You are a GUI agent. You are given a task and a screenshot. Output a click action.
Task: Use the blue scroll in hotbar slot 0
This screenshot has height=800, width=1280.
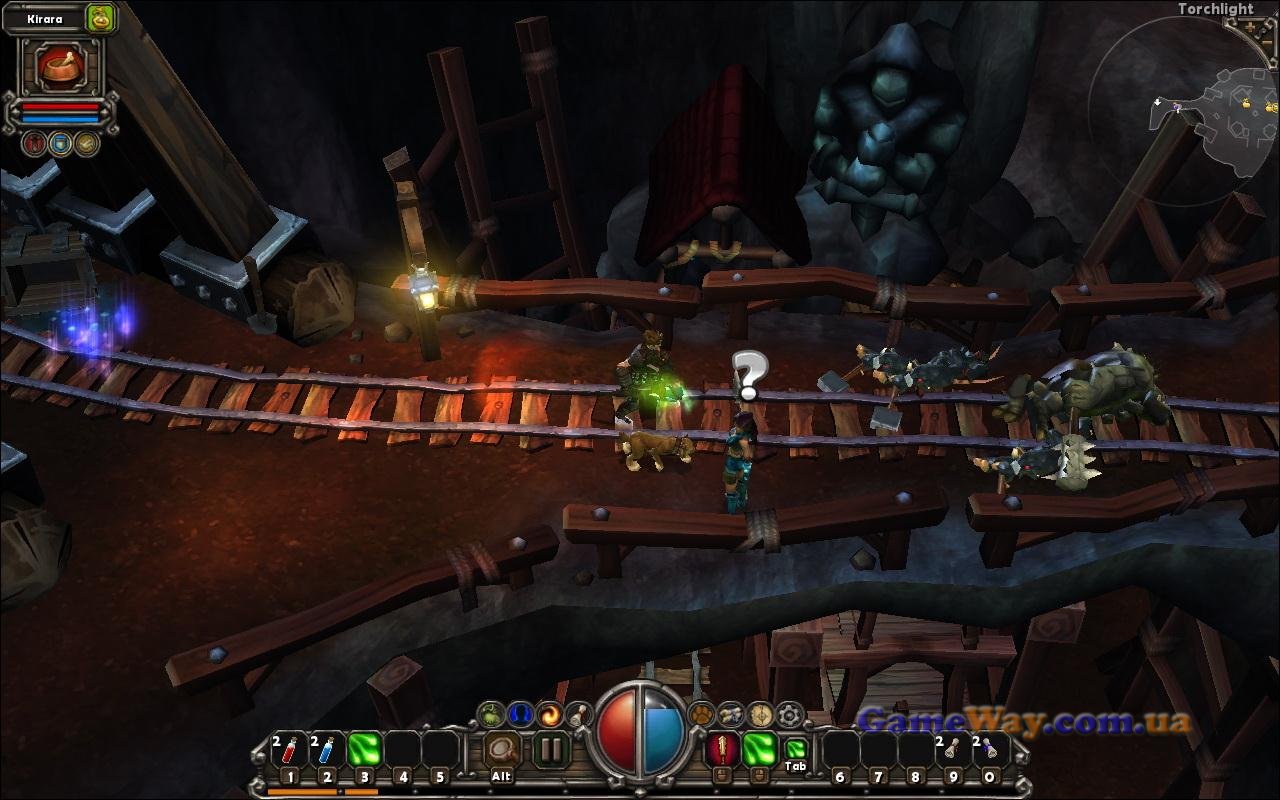pos(990,749)
